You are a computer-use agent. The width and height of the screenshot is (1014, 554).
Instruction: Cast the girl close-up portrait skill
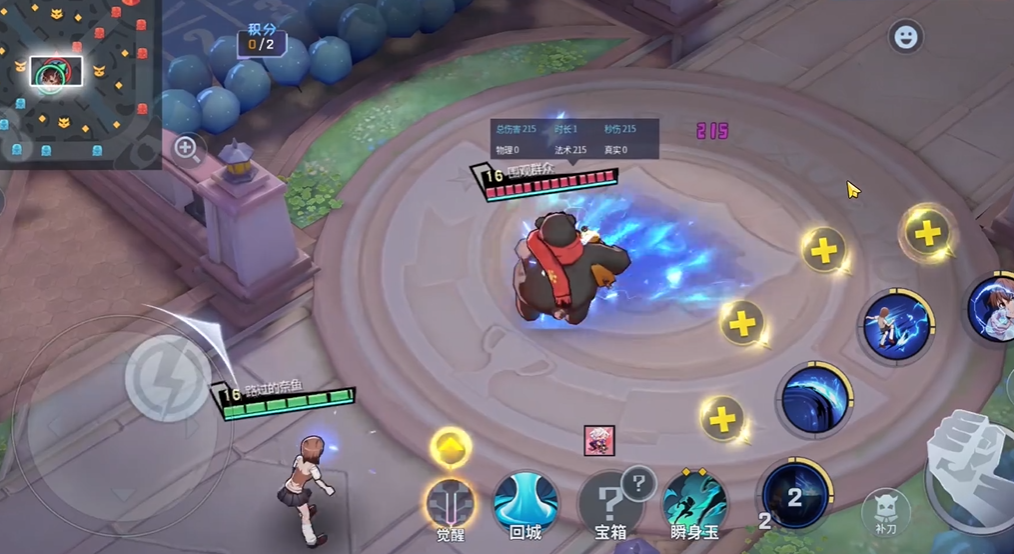click(993, 309)
